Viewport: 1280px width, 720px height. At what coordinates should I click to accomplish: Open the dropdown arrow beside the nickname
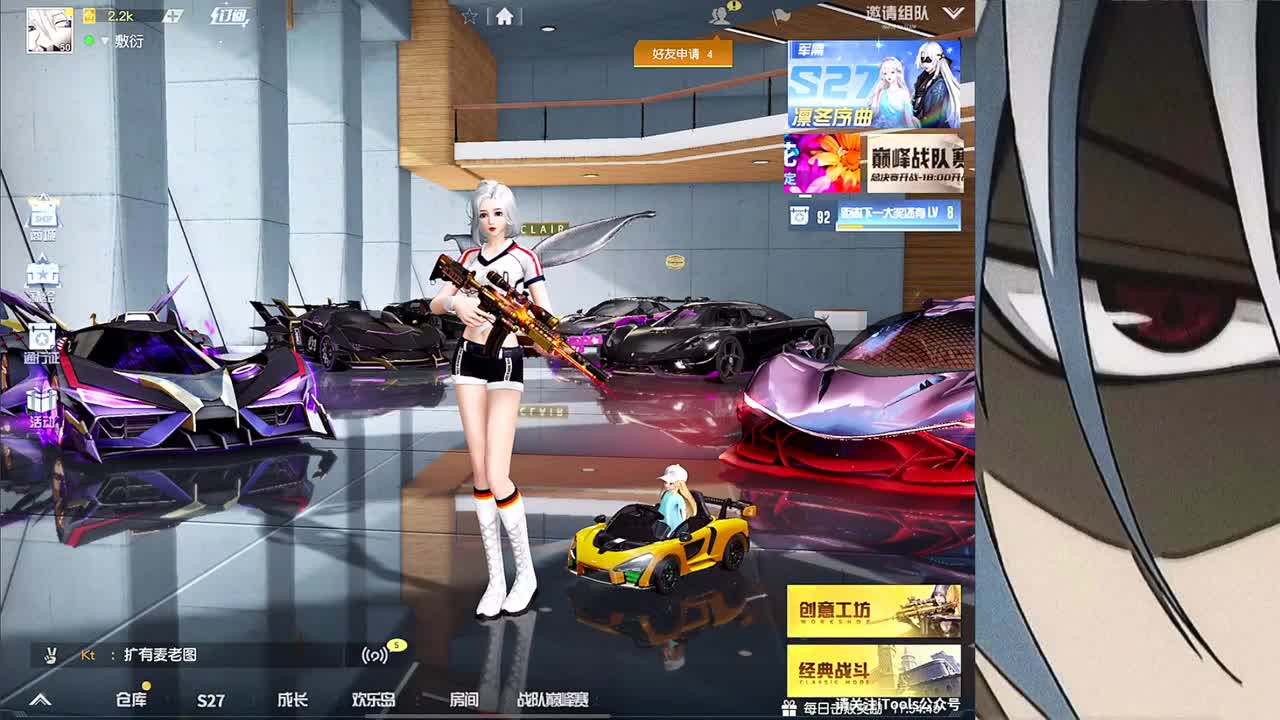pos(105,41)
